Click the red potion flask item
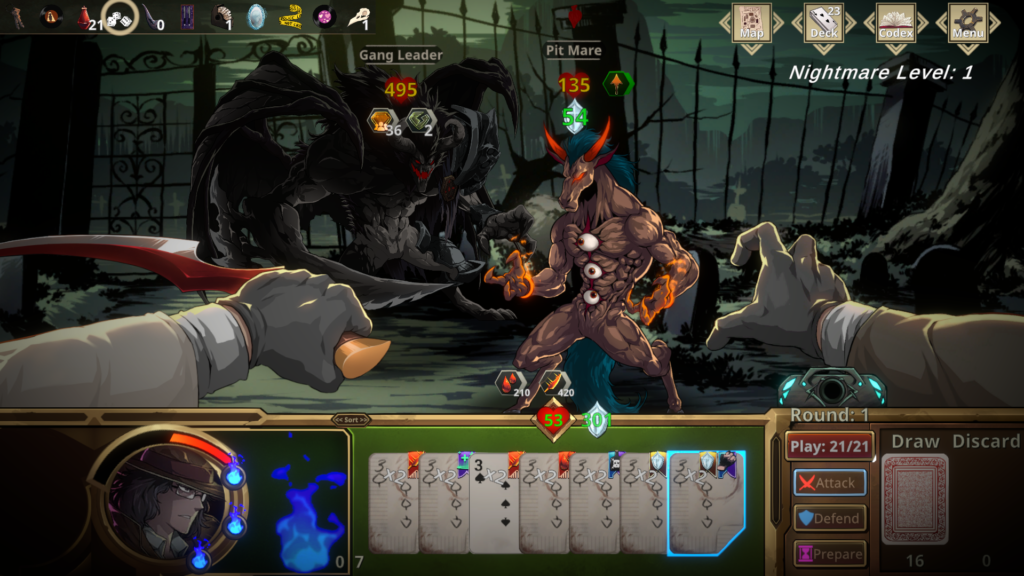The image size is (1024, 576). [86, 17]
